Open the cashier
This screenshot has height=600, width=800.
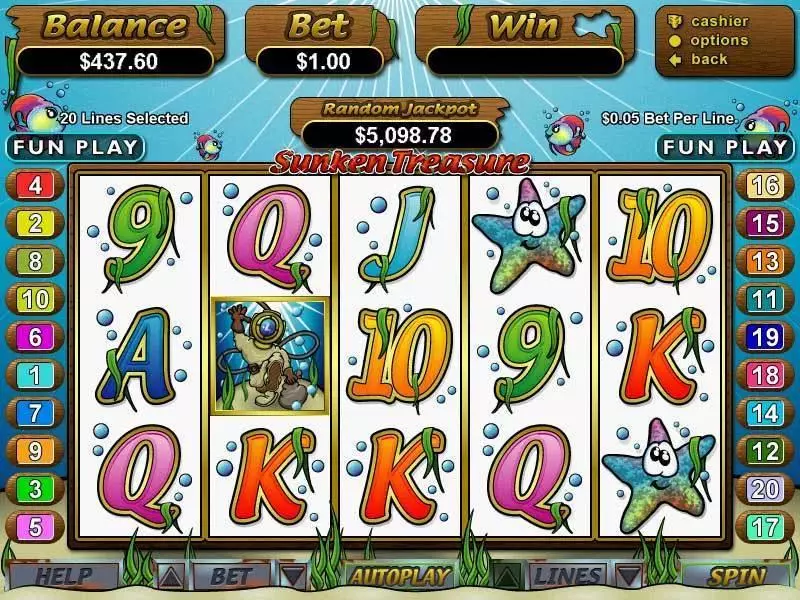coord(718,22)
